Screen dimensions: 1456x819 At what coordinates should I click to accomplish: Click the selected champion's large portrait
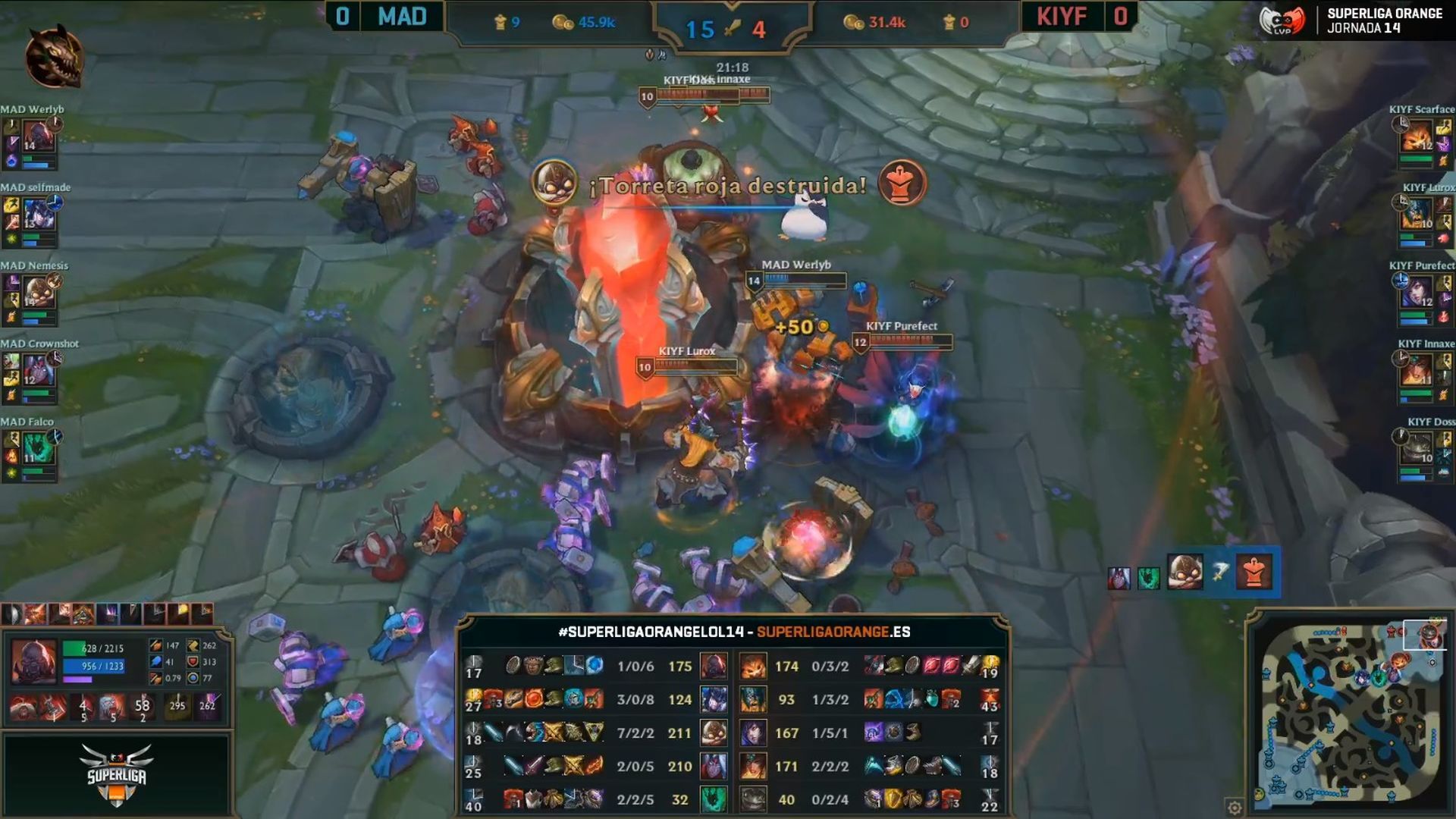tap(33, 661)
